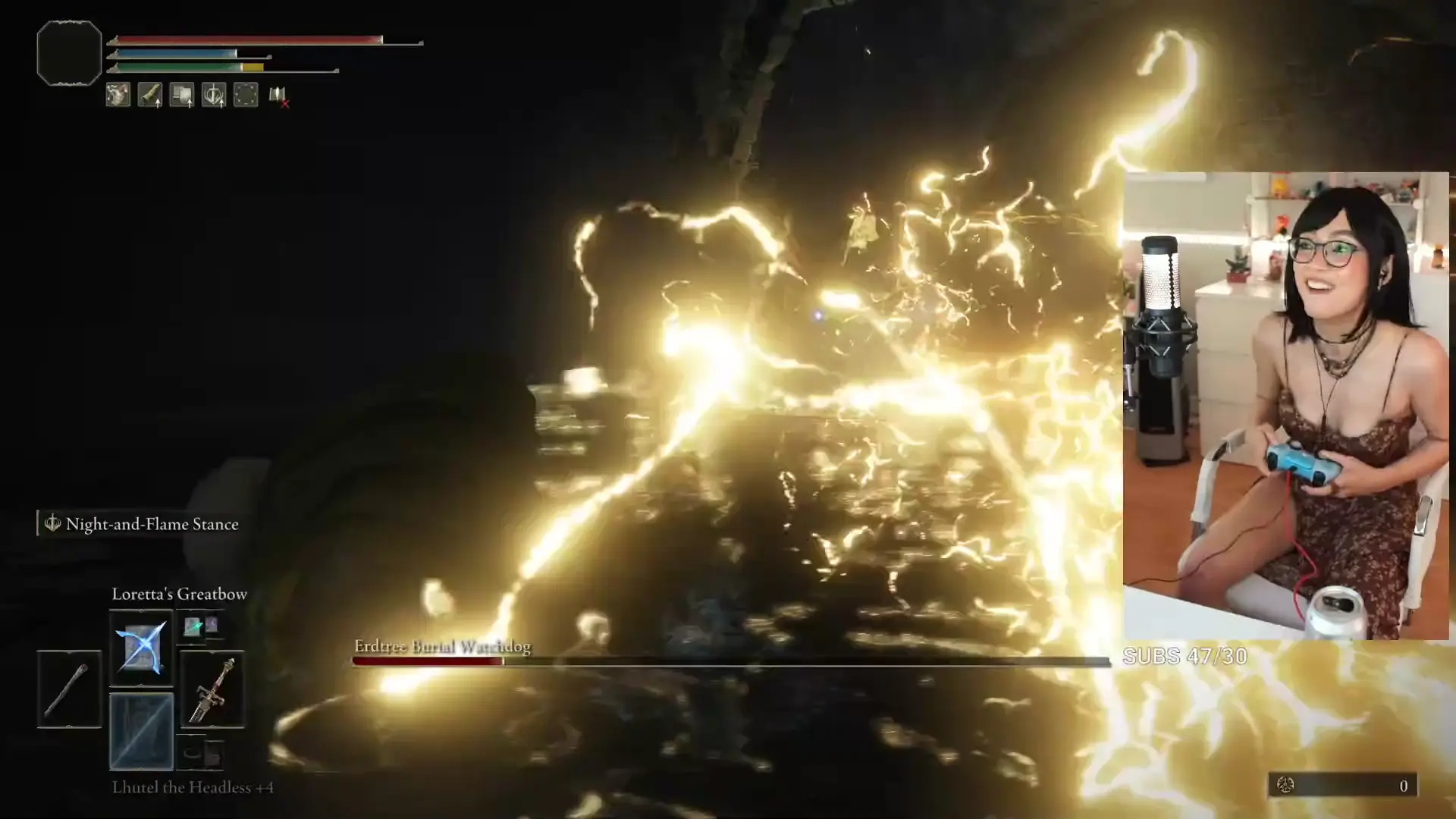Click the hammer buff icon with arrow

pos(182,95)
